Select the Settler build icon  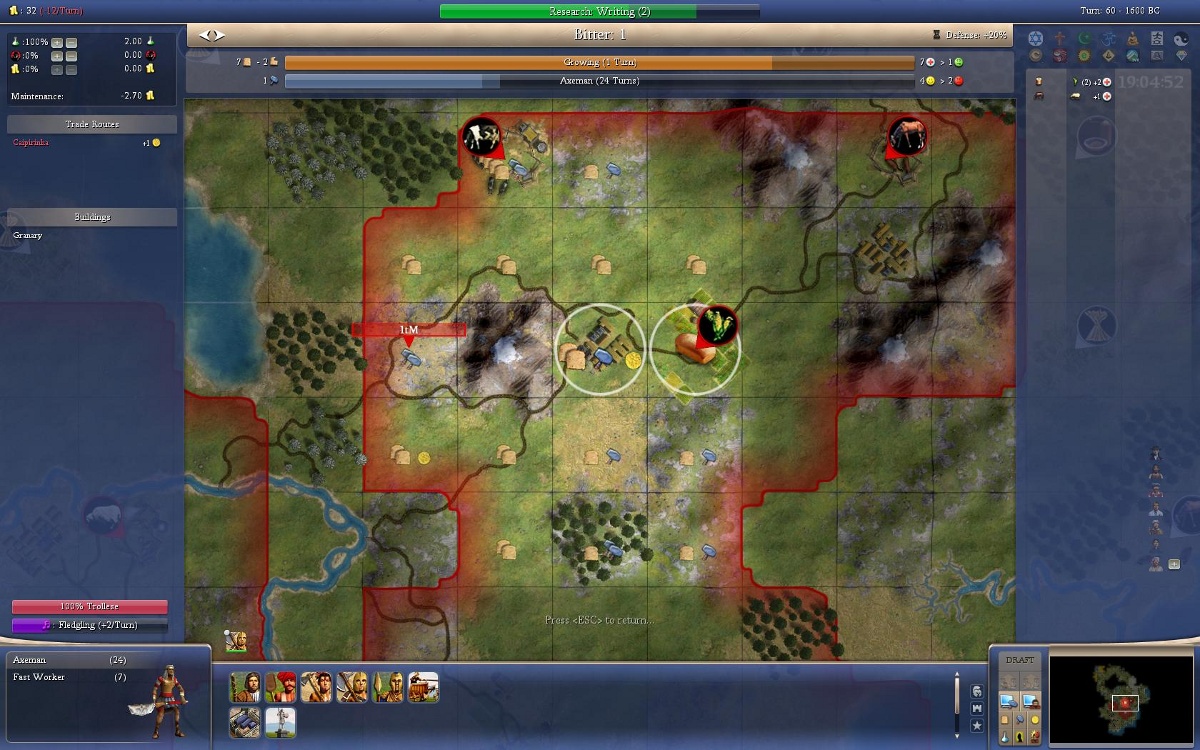[246, 687]
